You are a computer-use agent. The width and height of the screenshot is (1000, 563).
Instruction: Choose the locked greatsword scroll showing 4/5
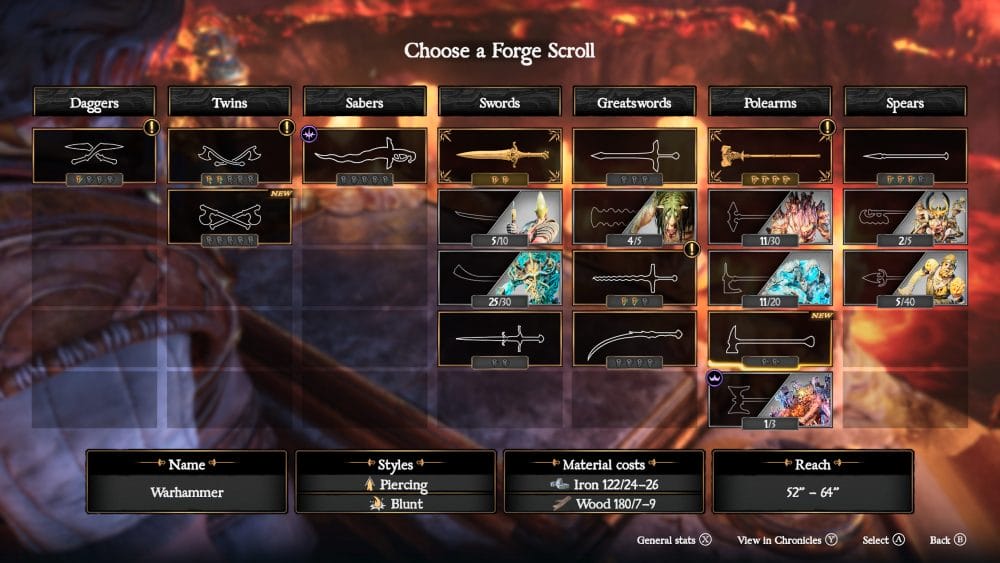pyautogui.click(x=635, y=217)
